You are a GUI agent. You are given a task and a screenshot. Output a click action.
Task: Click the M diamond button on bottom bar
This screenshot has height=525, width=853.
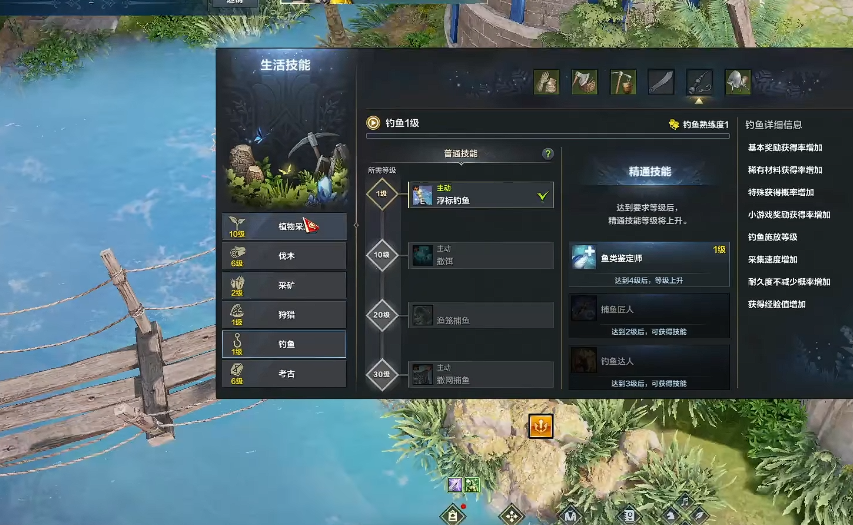(x=570, y=516)
